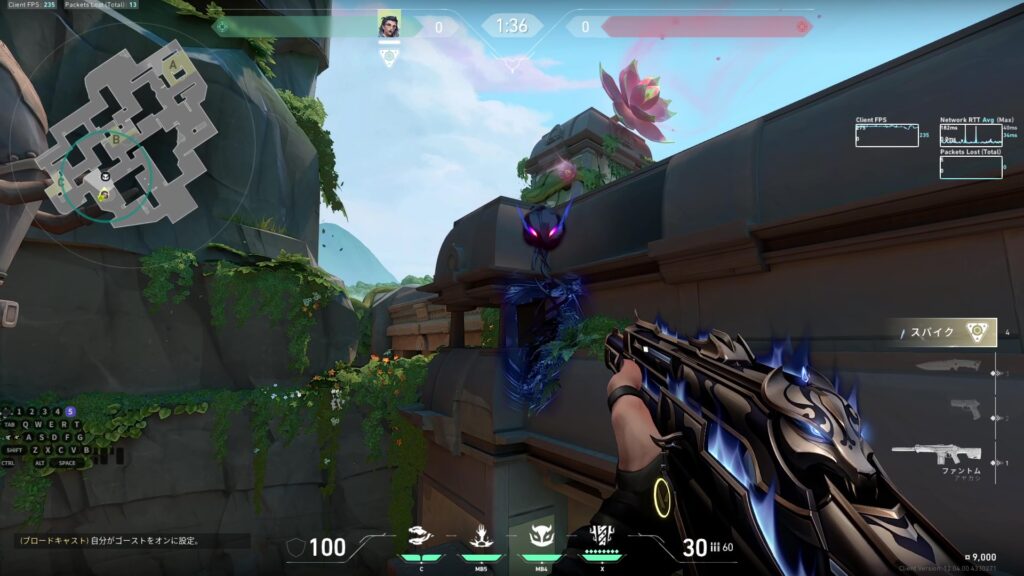Select the スパイク (Spike) slot
The height and width of the screenshot is (576, 1024).
[938, 332]
